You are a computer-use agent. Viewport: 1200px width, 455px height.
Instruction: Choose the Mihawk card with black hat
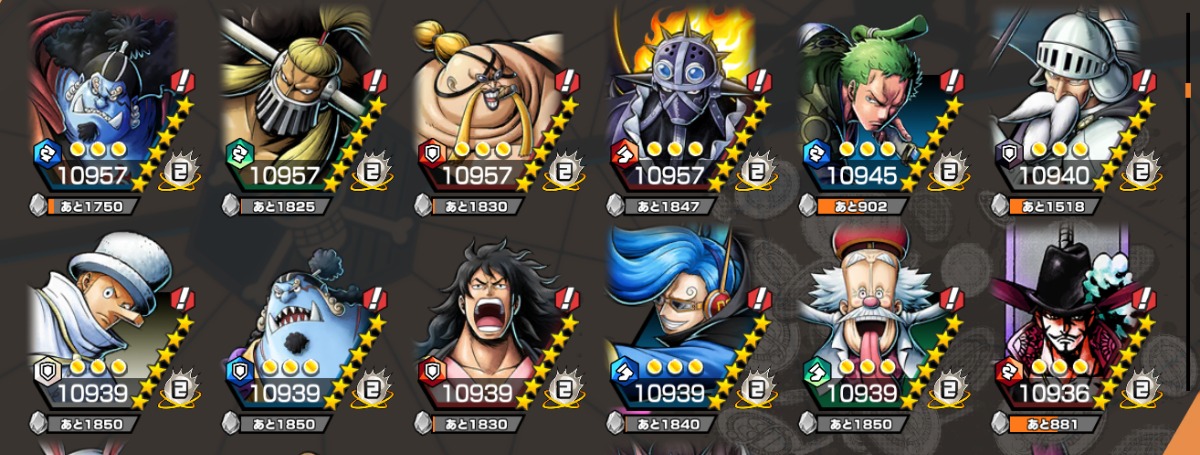pyautogui.click(x=1067, y=320)
